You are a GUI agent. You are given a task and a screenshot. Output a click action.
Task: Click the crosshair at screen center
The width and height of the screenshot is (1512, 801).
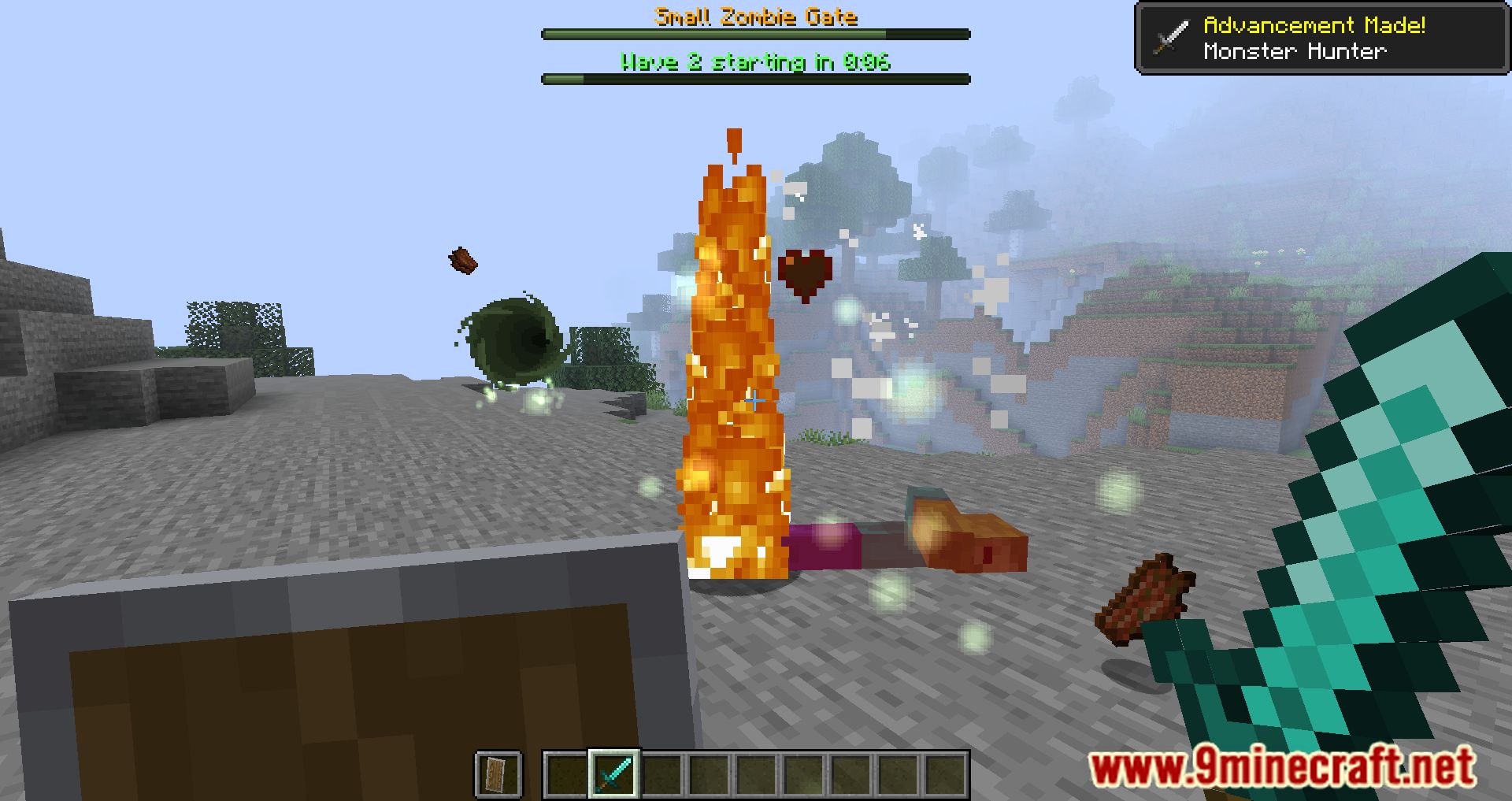(756, 401)
